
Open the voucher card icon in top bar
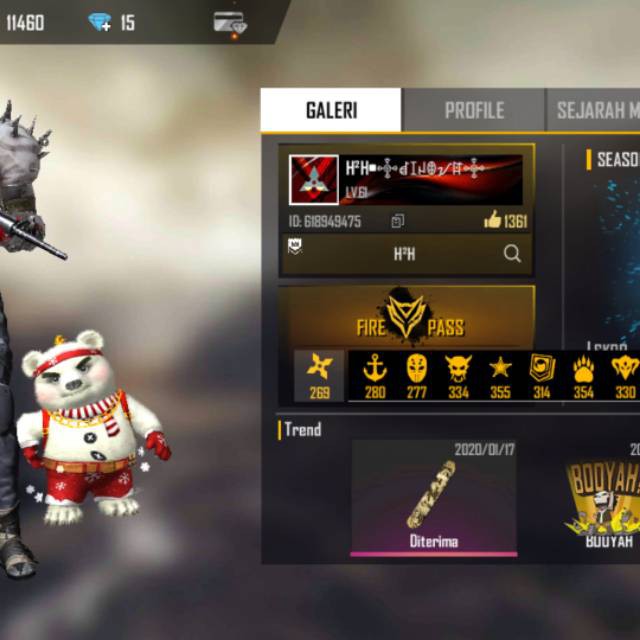pyautogui.click(x=230, y=22)
